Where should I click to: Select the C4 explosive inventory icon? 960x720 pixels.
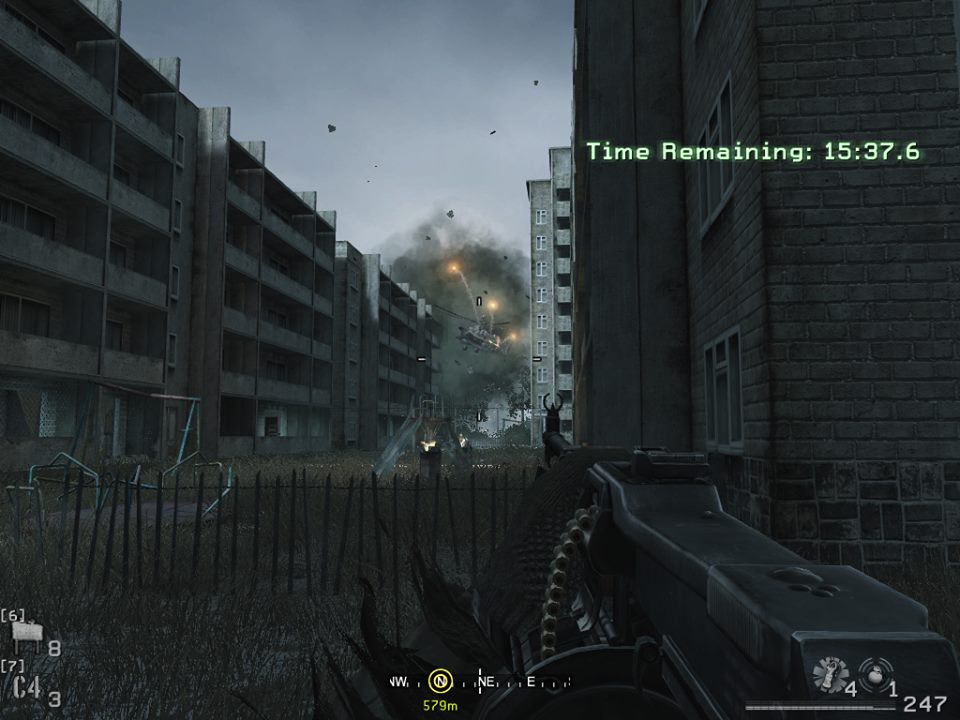click(x=27, y=687)
